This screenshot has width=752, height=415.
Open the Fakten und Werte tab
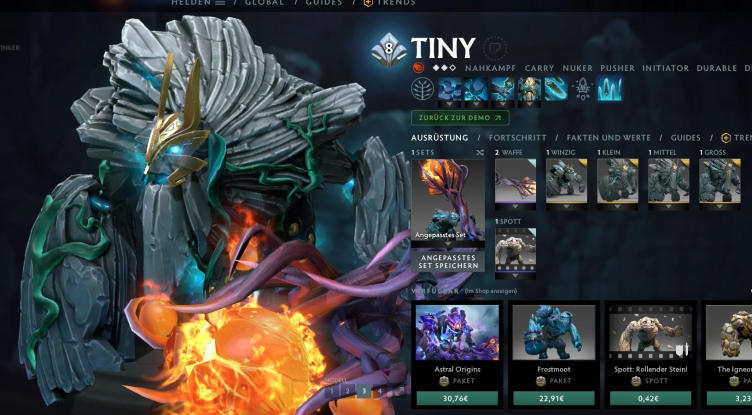tap(608, 137)
